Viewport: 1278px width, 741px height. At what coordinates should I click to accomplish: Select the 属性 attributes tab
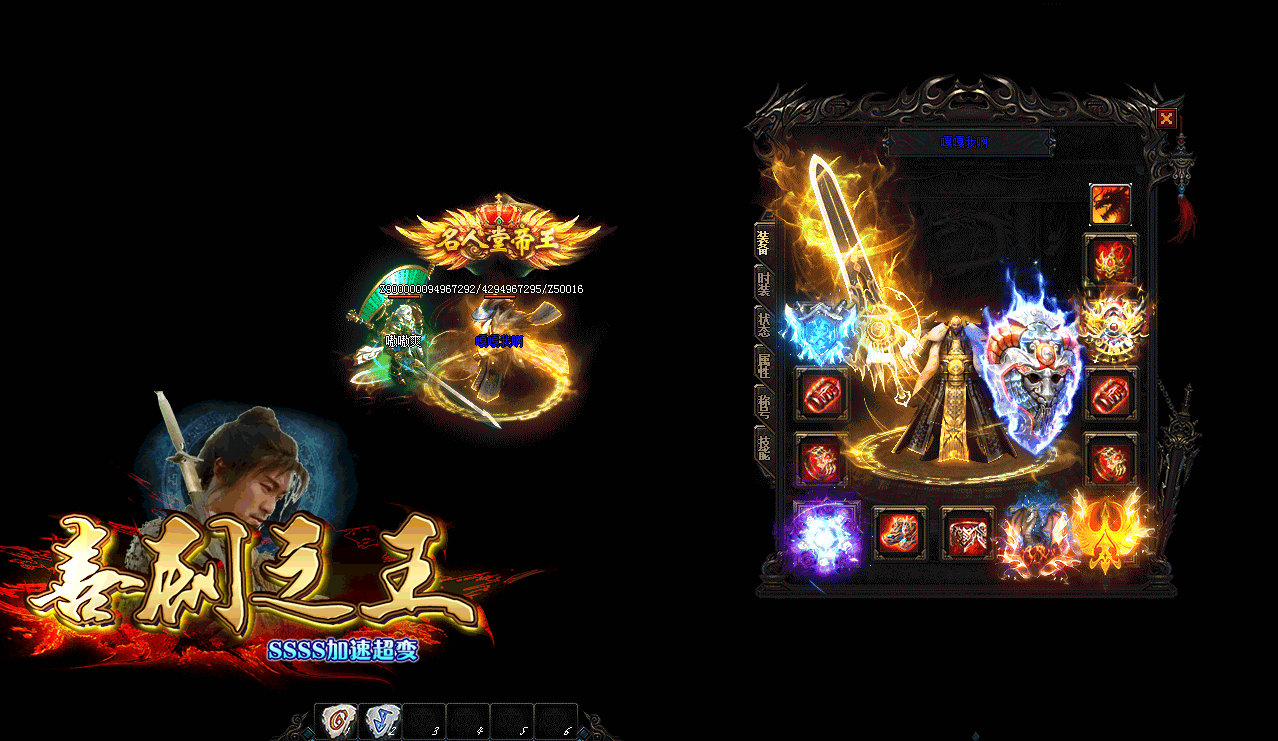click(x=764, y=364)
